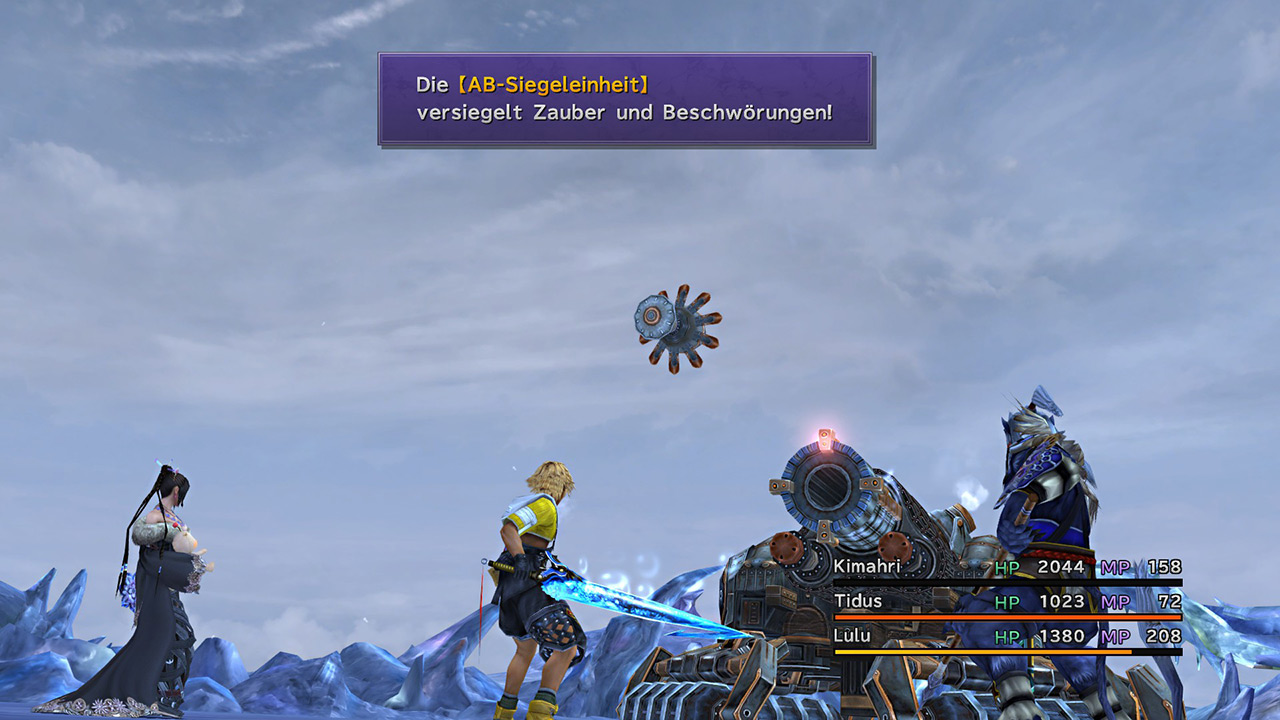The width and height of the screenshot is (1280, 720).
Task: Select Tidus in the party status list
Action: [x=858, y=602]
